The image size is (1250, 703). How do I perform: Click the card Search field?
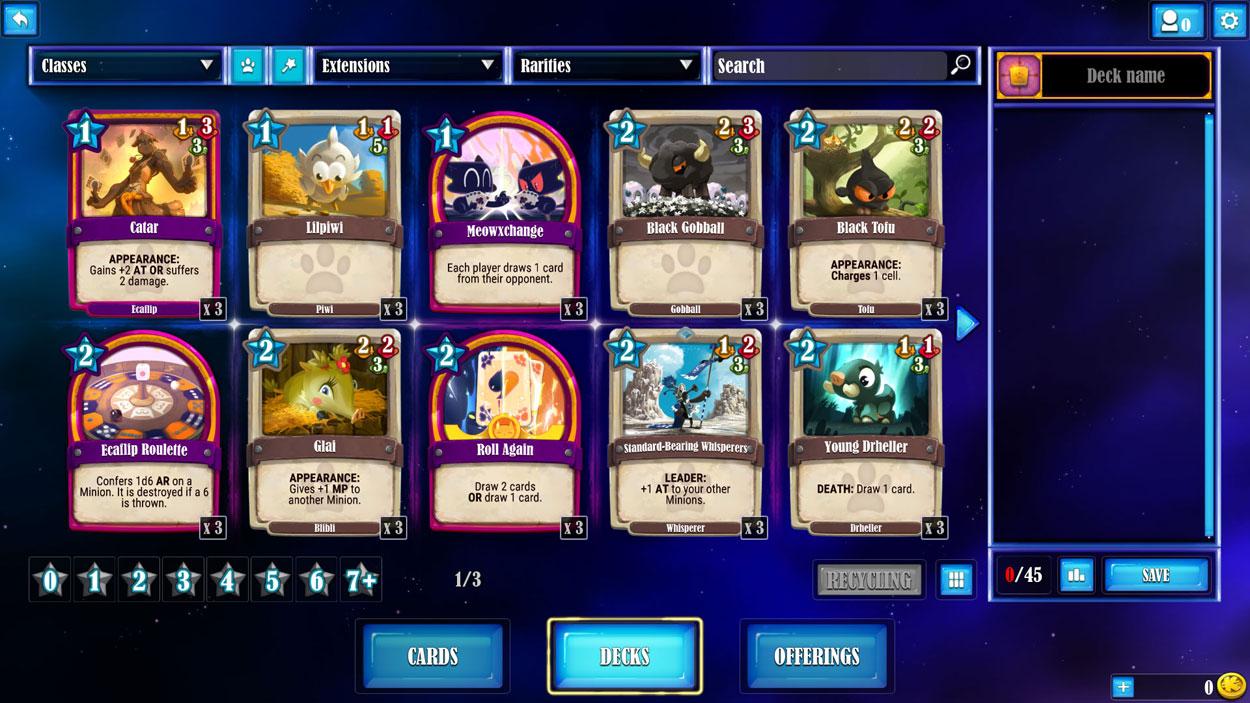coord(830,66)
